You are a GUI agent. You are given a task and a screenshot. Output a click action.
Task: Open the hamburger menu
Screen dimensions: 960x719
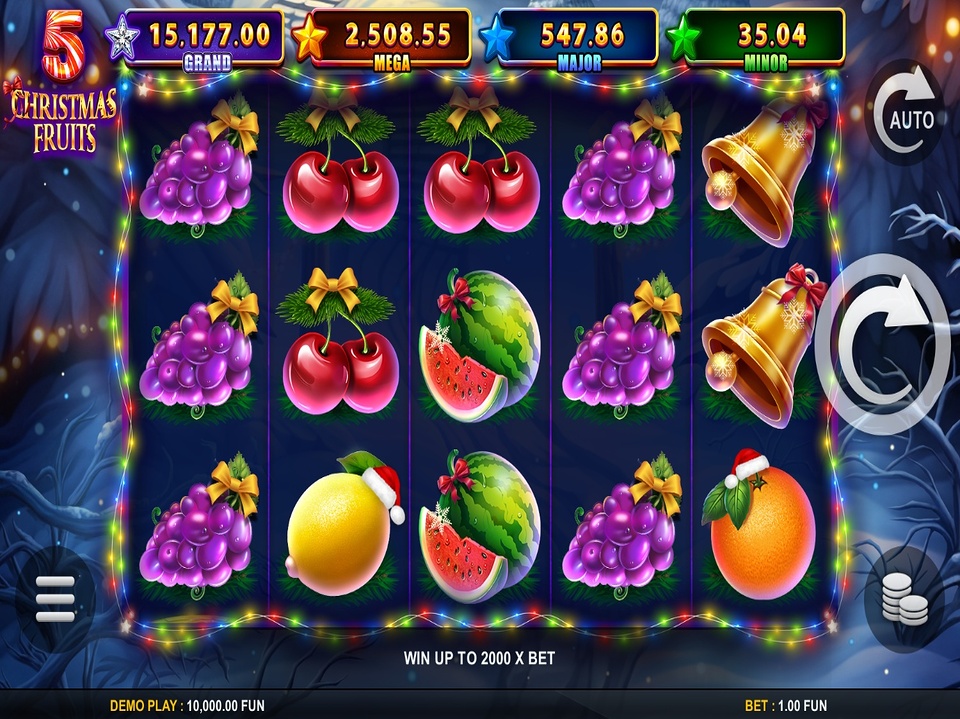pyautogui.click(x=55, y=599)
